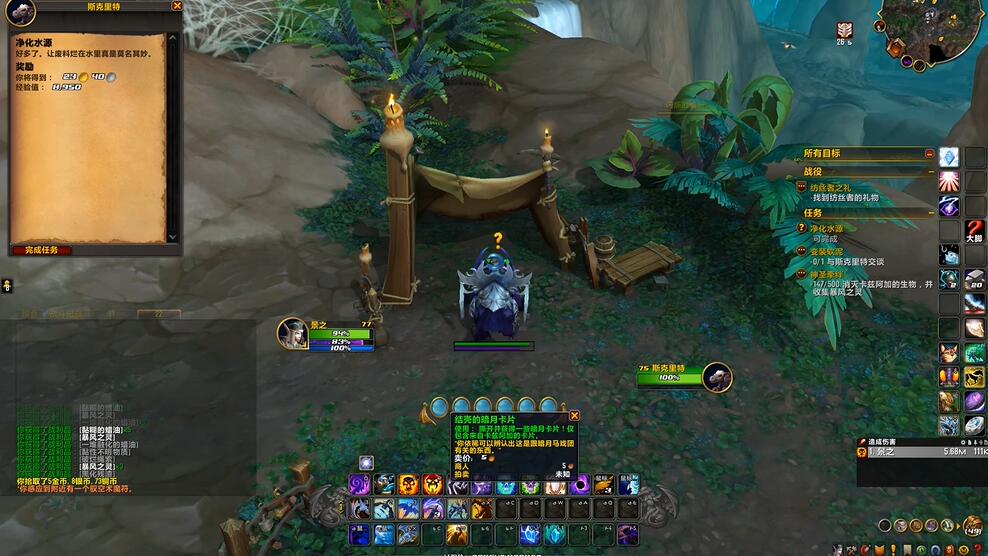Viewport: 988px width, 556px height.
Task: Select the 净化水源 quest in tracker
Action: 827,229
